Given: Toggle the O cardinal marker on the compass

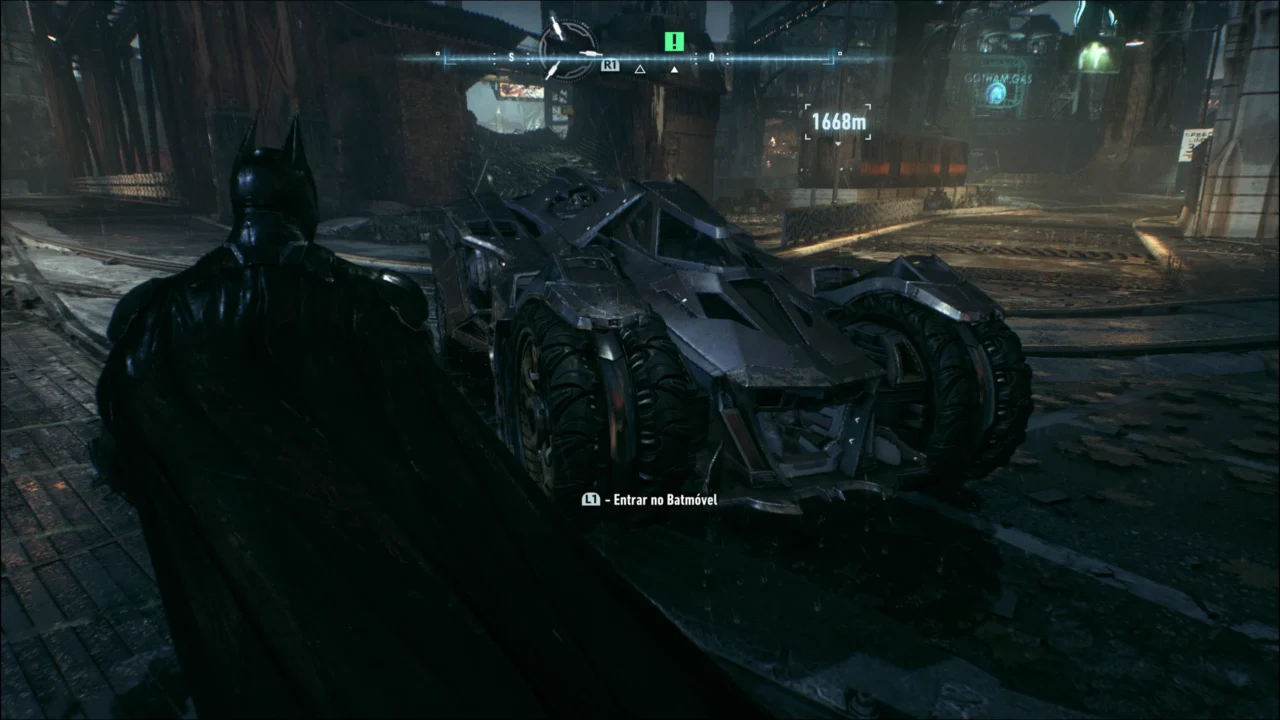Looking at the screenshot, I should (710, 57).
